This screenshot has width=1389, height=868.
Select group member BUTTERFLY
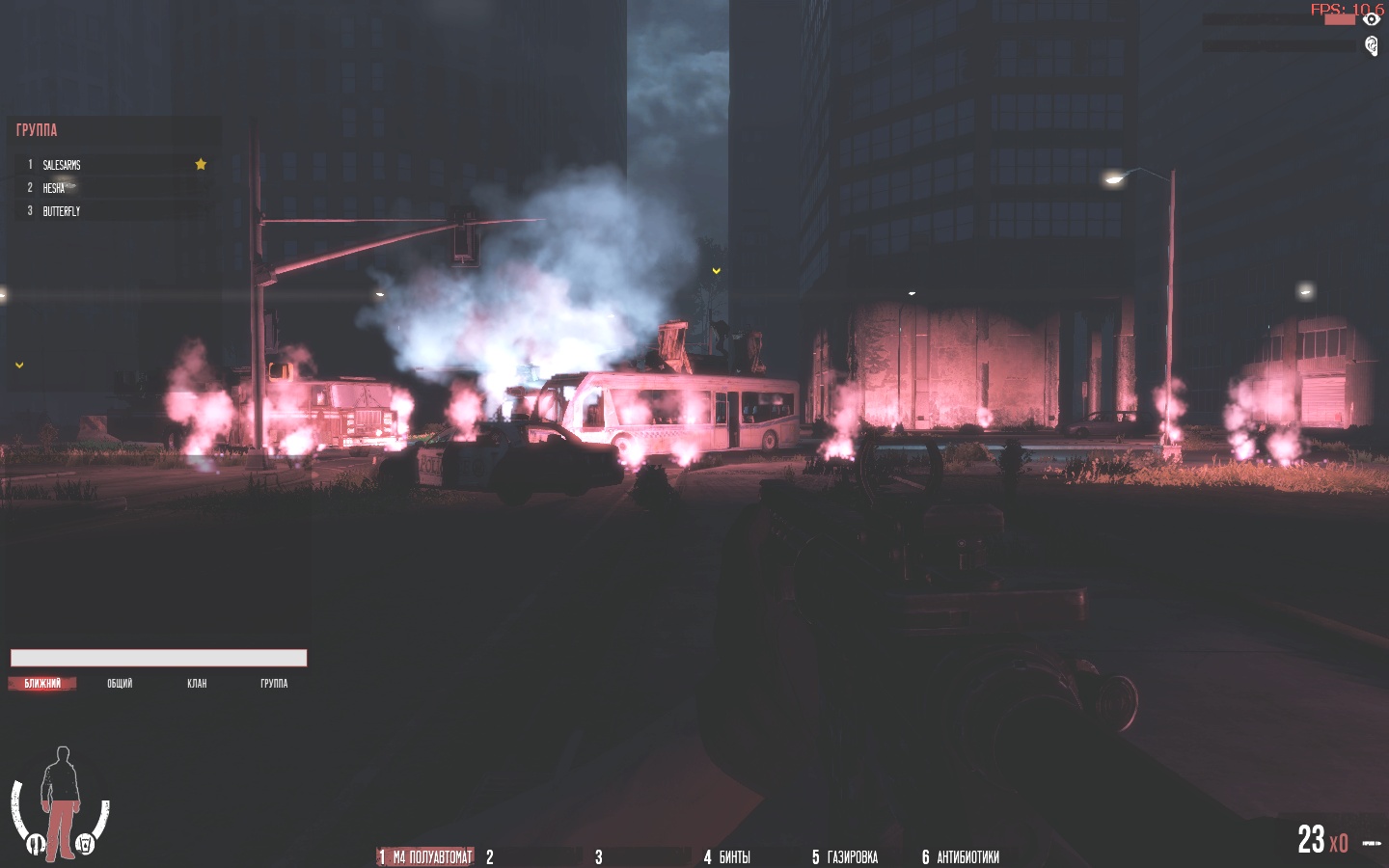click(x=62, y=211)
